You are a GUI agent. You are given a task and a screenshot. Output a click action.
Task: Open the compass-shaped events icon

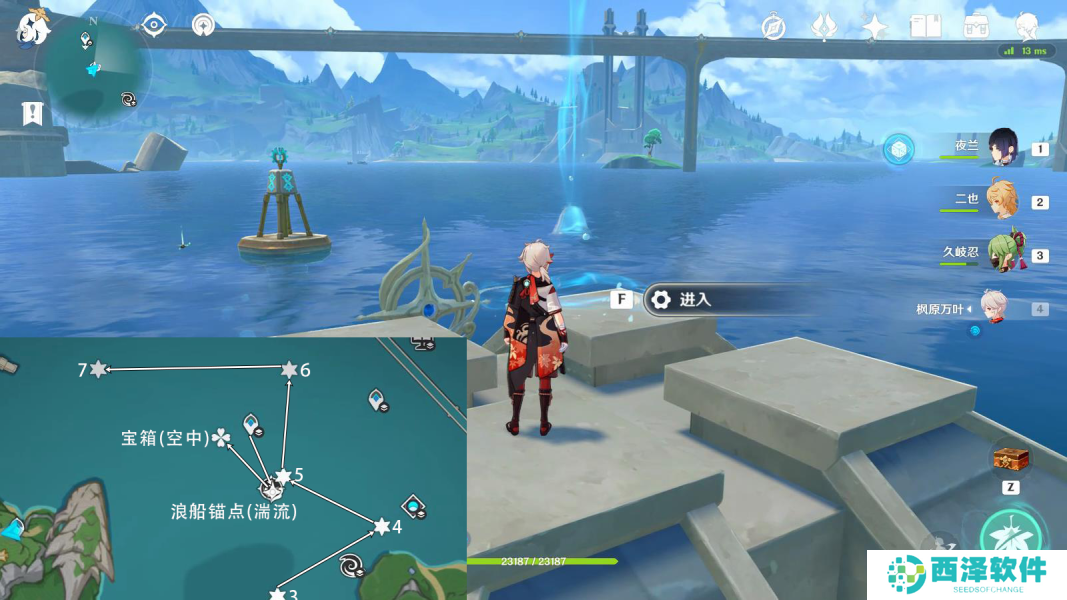pyautogui.click(x=773, y=27)
